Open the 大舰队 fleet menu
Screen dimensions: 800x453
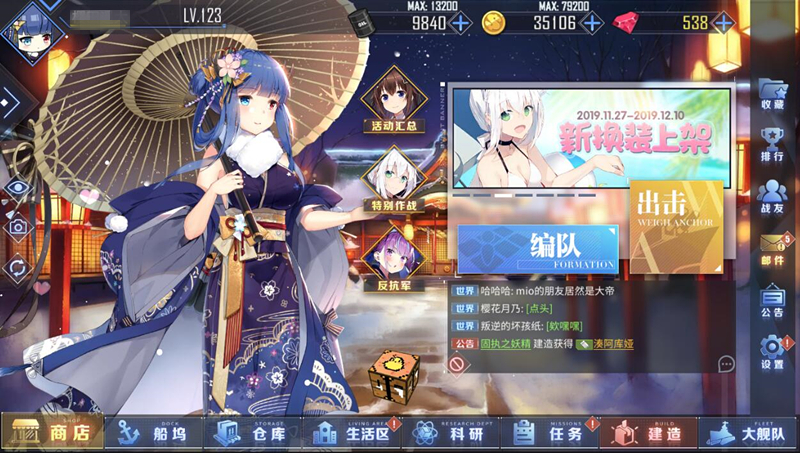748,432
